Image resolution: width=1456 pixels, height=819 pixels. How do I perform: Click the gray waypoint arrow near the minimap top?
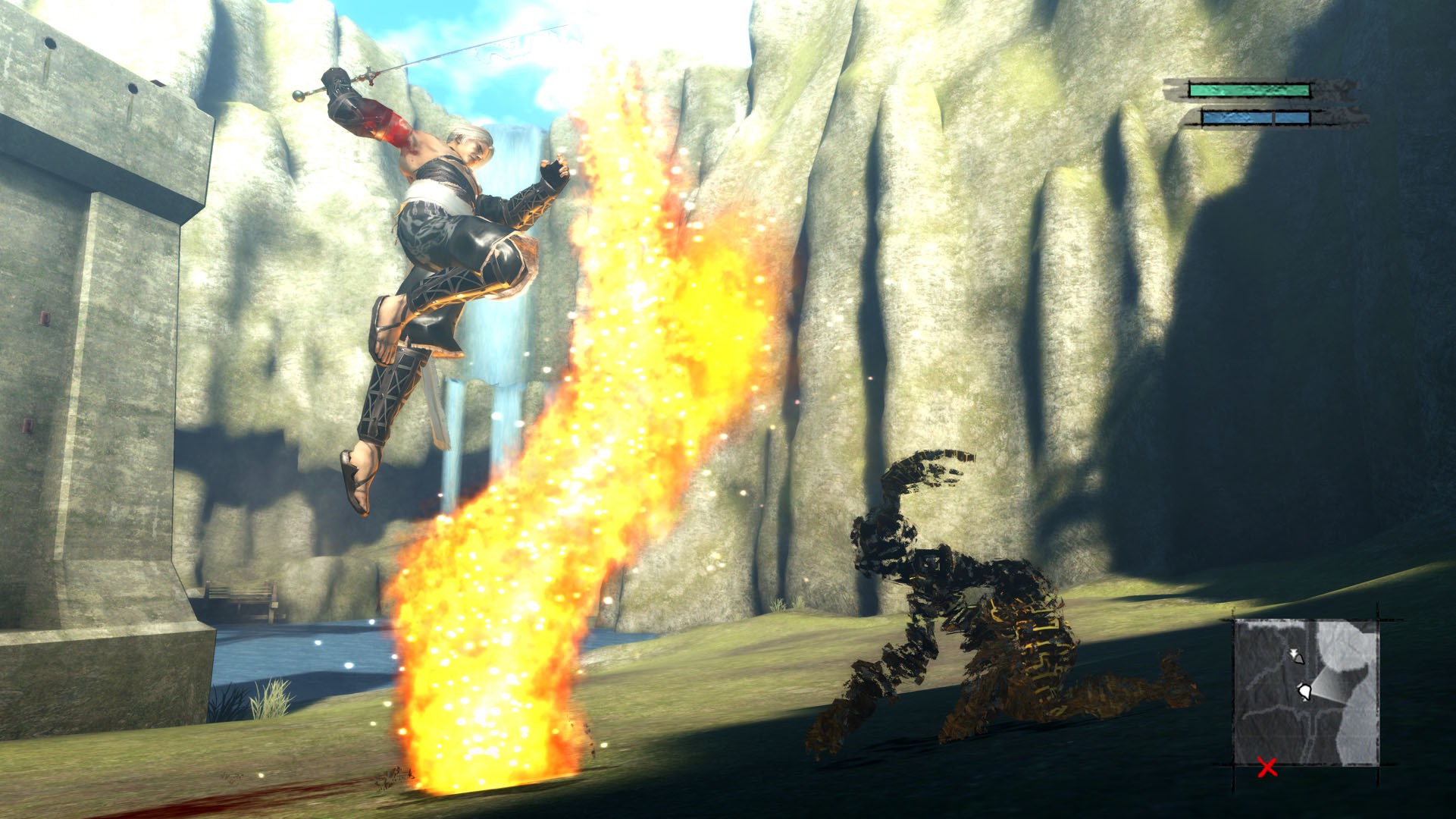(x=1298, y=658)
